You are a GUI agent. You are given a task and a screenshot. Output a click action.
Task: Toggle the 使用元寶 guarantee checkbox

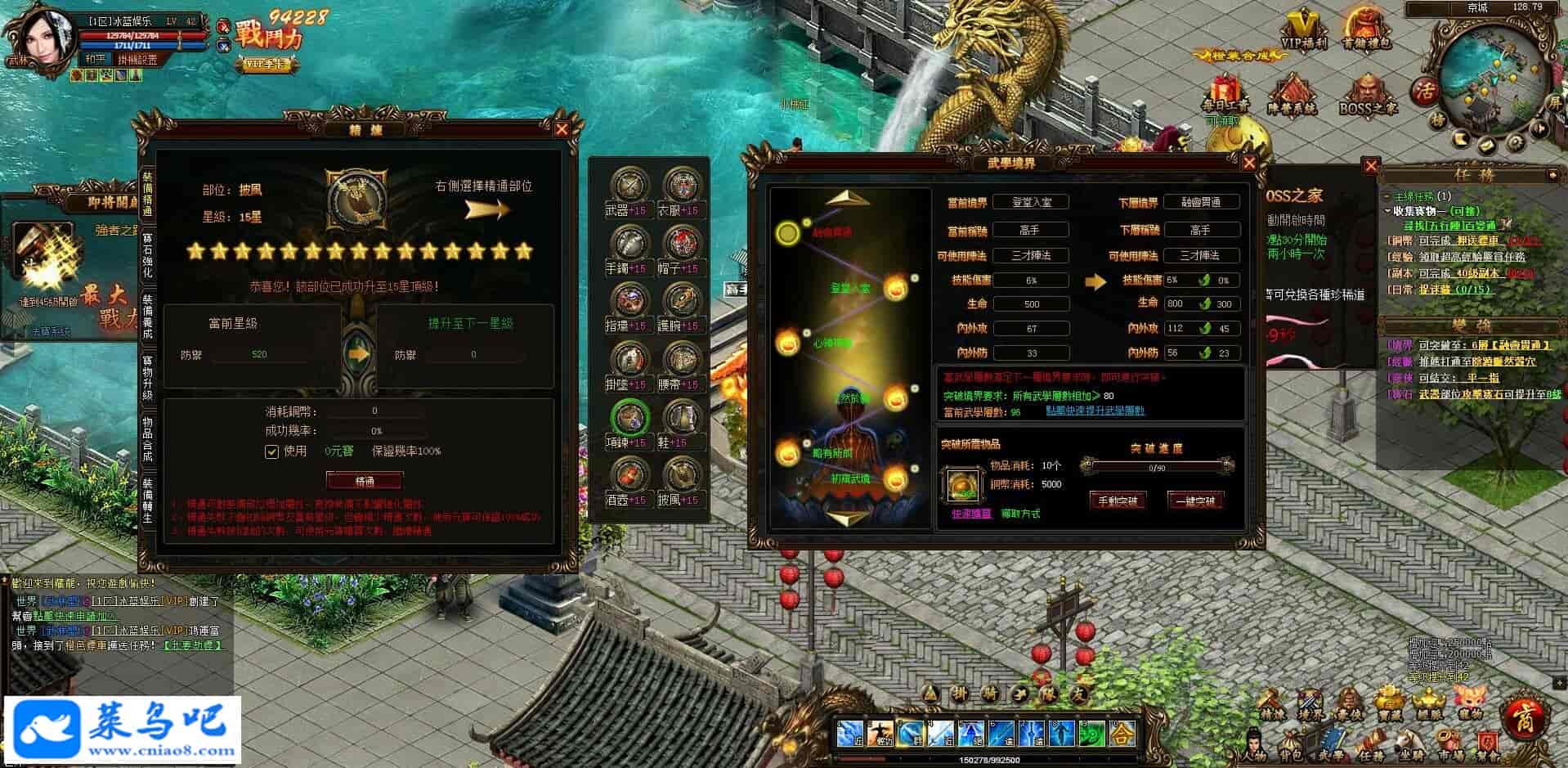pyautogui.click(x=272, y=451)
